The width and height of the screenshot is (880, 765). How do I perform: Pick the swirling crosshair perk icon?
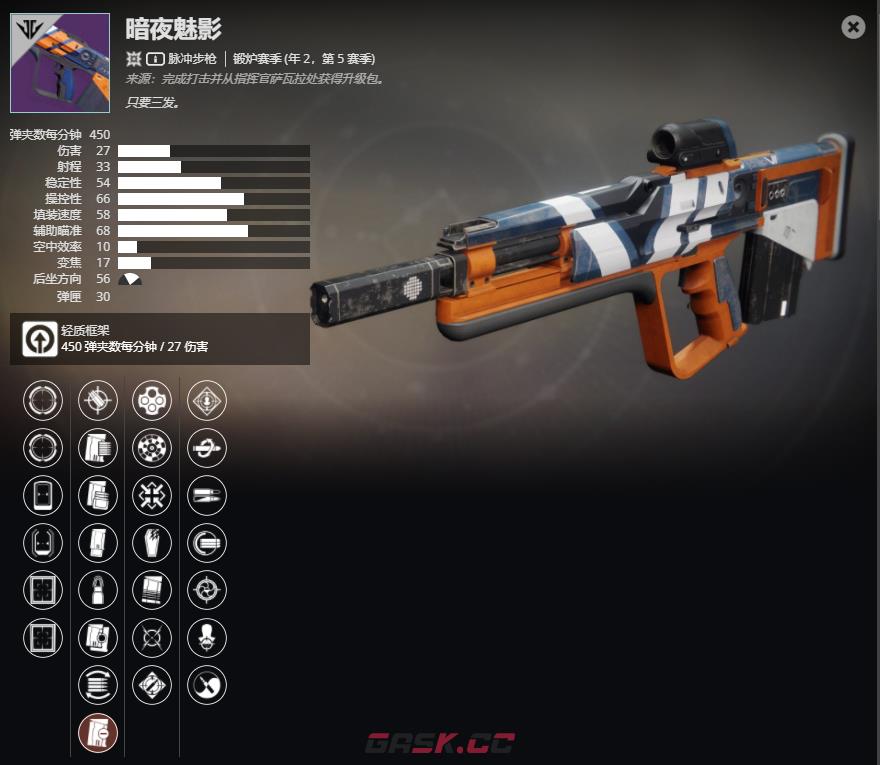click(207, 591)
